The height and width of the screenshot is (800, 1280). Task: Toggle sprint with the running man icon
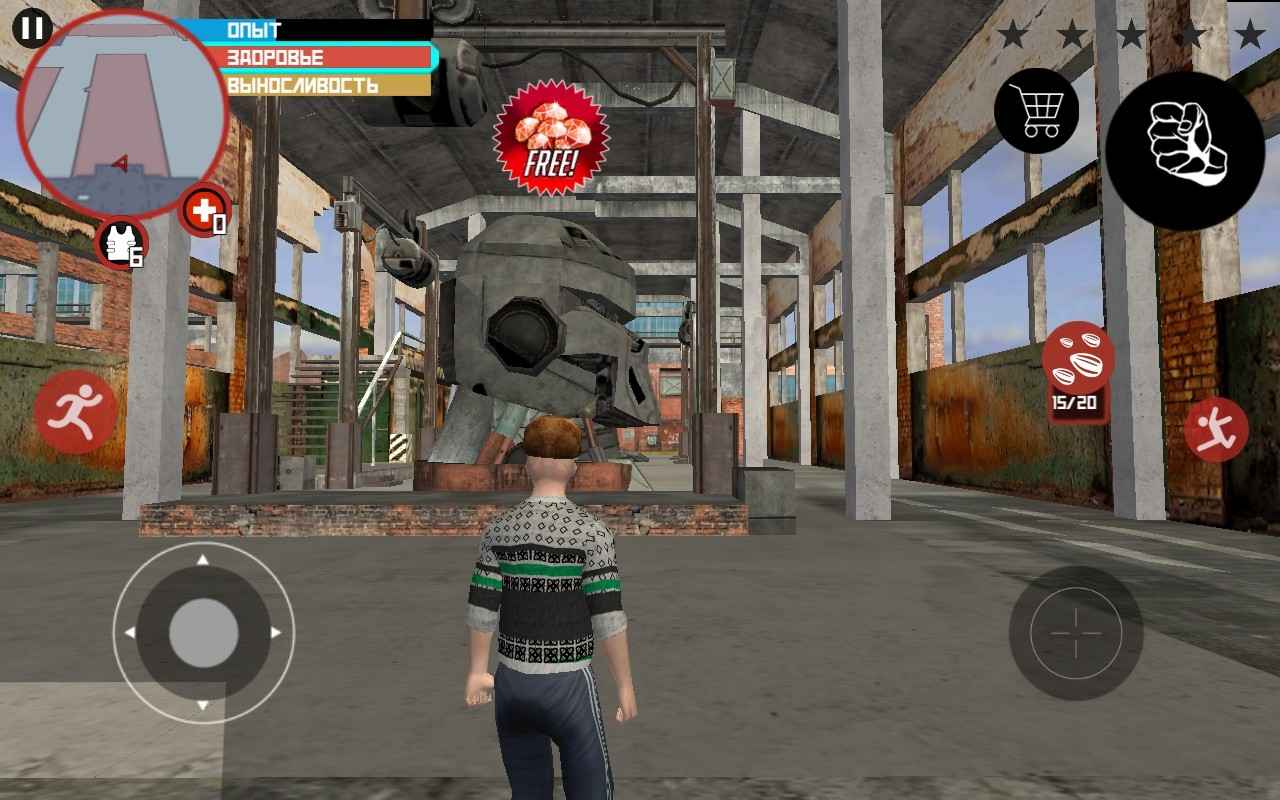(76, 412)
